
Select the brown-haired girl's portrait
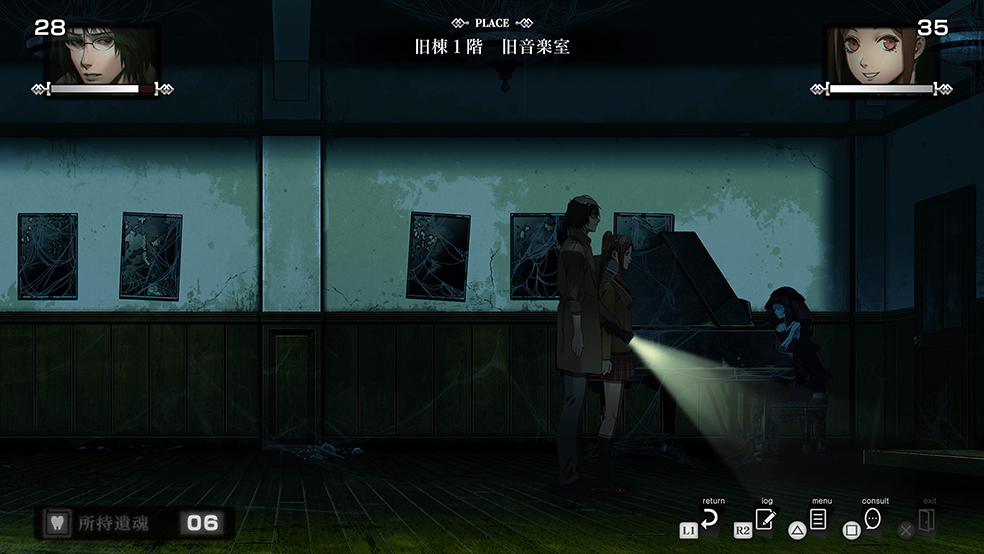[x=877, y=55]
